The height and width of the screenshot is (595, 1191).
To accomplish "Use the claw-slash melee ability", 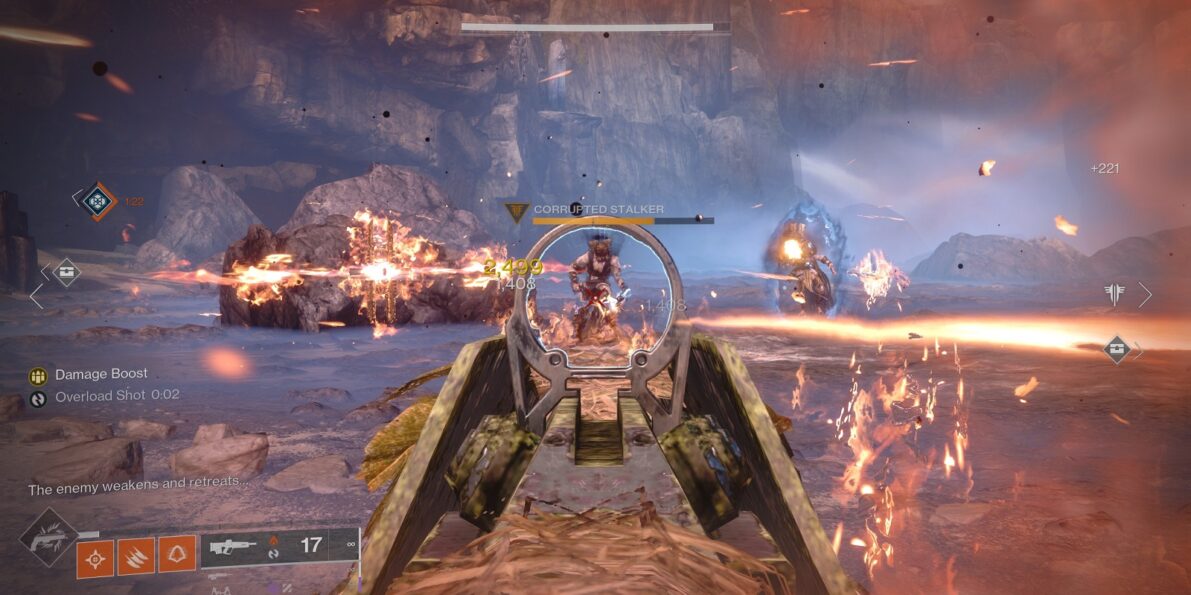I will [136, 558].
